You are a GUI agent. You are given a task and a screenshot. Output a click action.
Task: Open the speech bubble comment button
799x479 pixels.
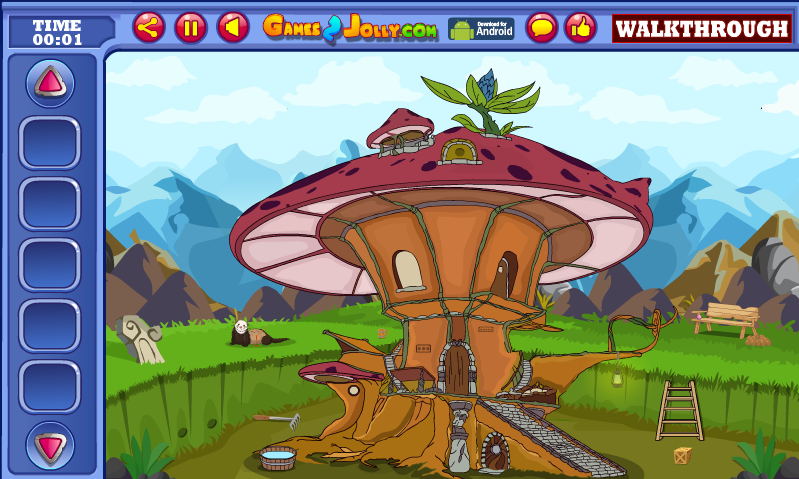[542, 27]
